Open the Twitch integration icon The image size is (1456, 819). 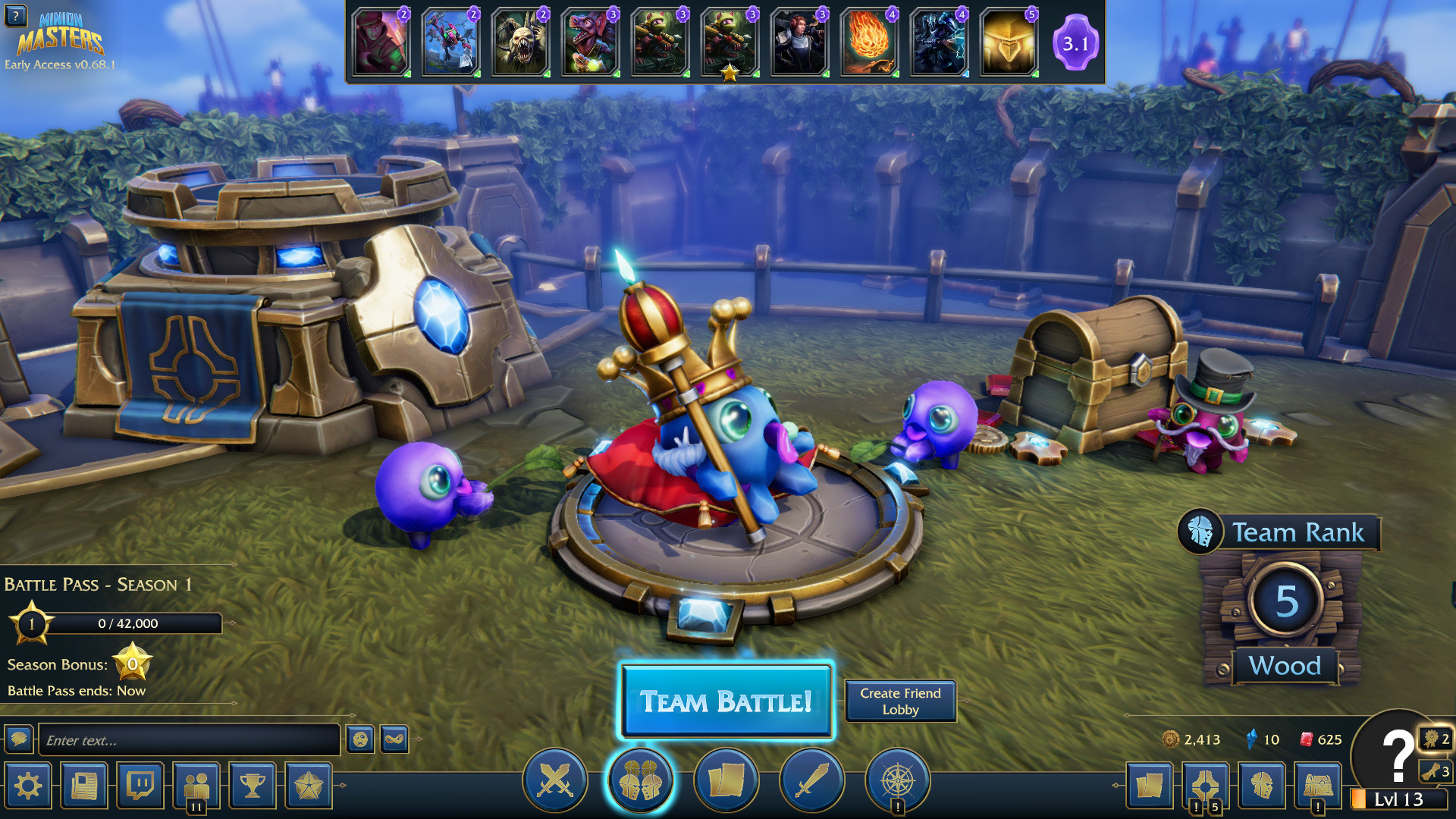(140, 786)
